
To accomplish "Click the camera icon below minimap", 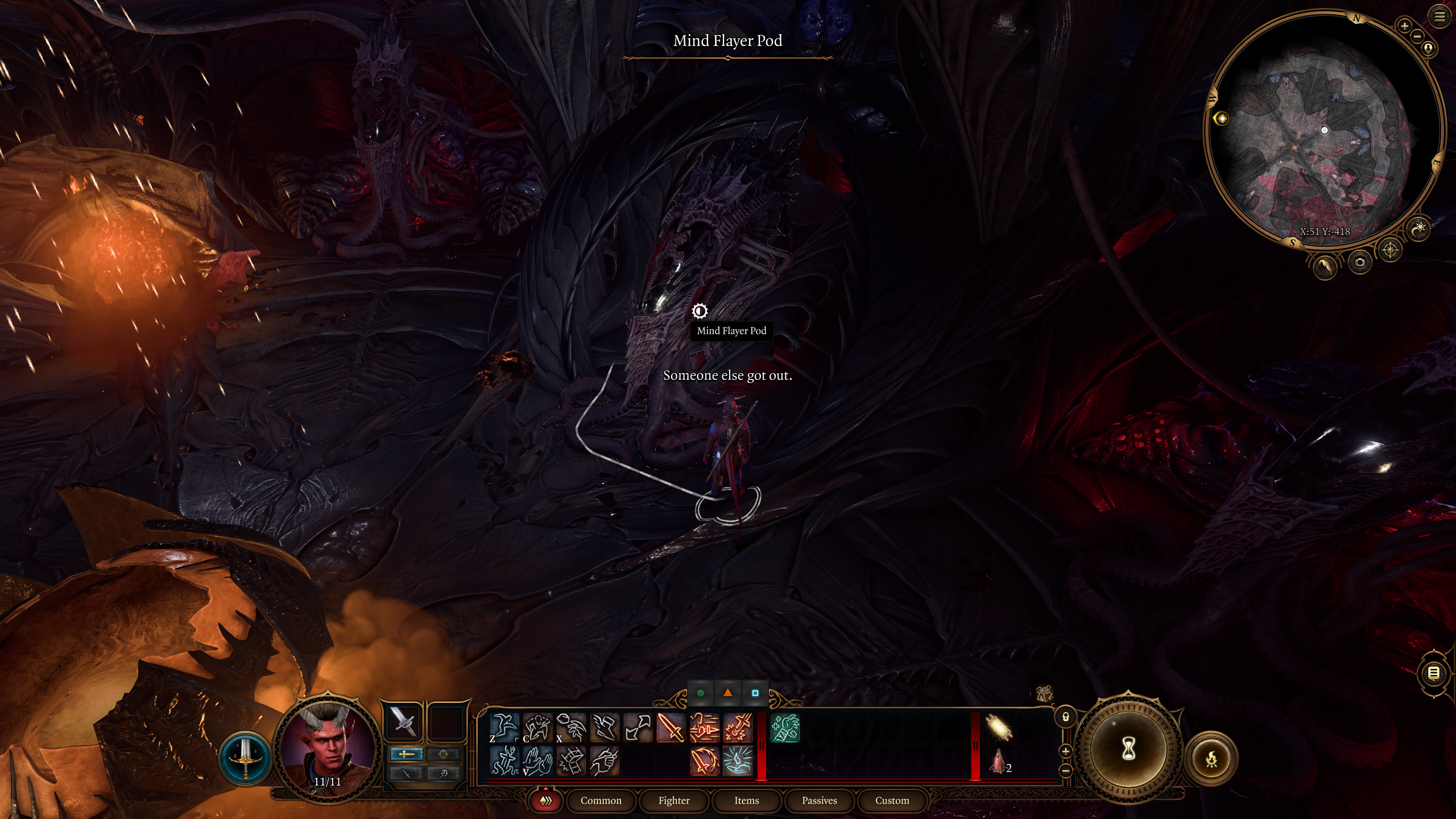I will (x=1359, y=262).
